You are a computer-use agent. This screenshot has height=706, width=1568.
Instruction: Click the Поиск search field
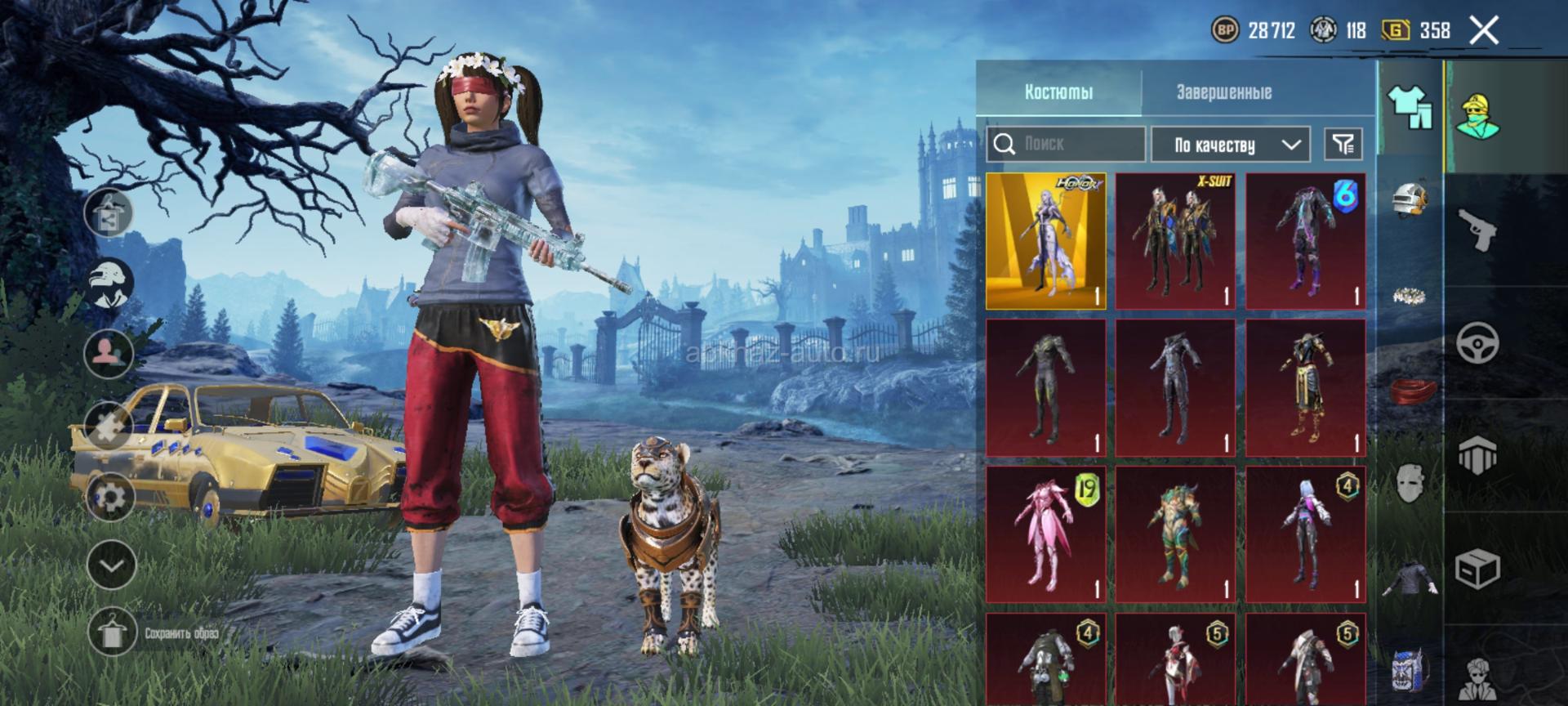point(1066,145)
